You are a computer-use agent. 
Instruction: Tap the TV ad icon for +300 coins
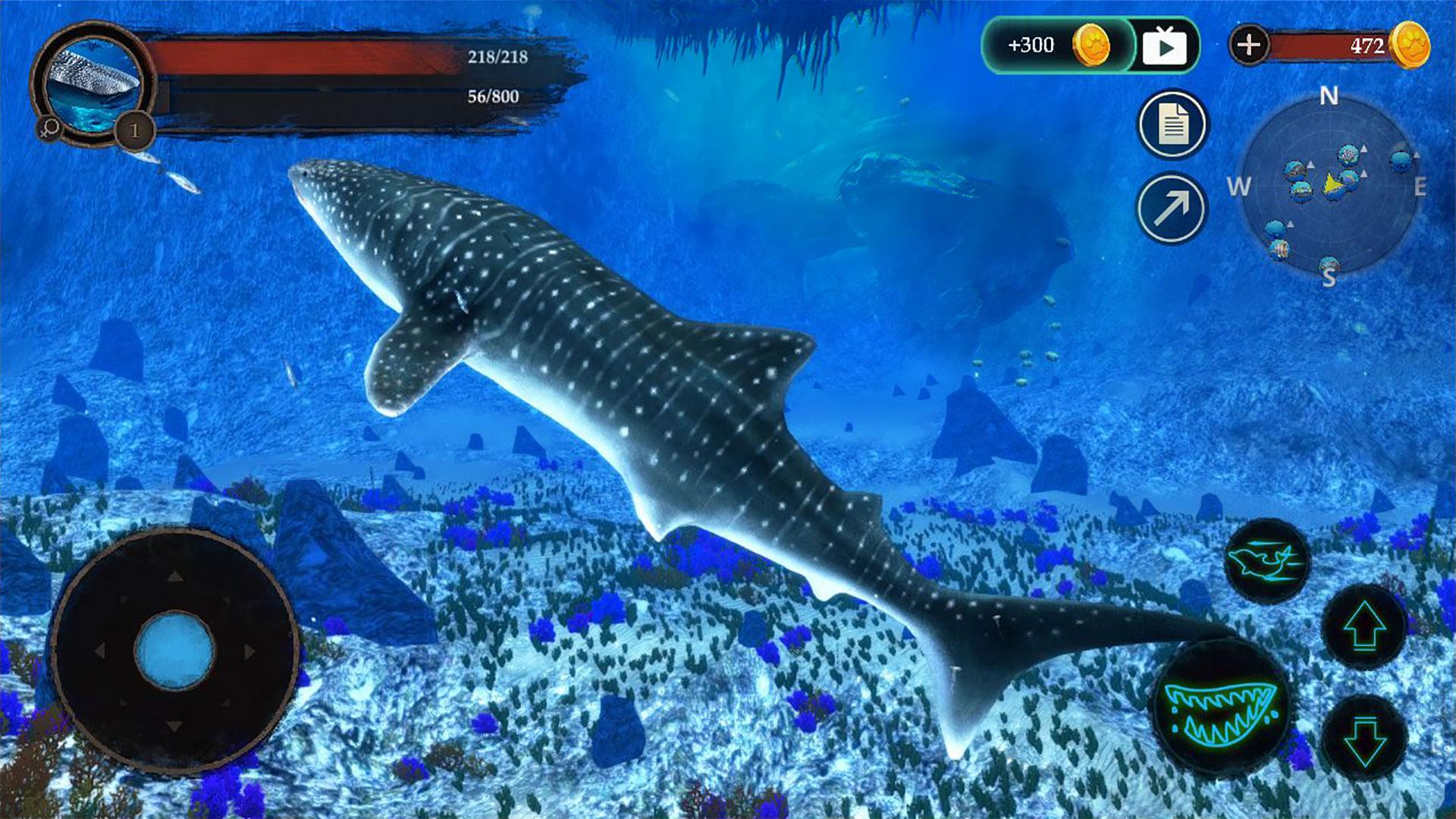point(1166,45)
